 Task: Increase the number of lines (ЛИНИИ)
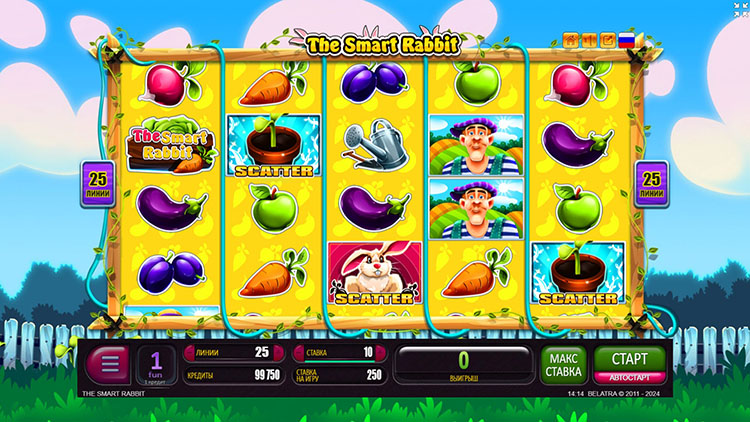point(279,352)
